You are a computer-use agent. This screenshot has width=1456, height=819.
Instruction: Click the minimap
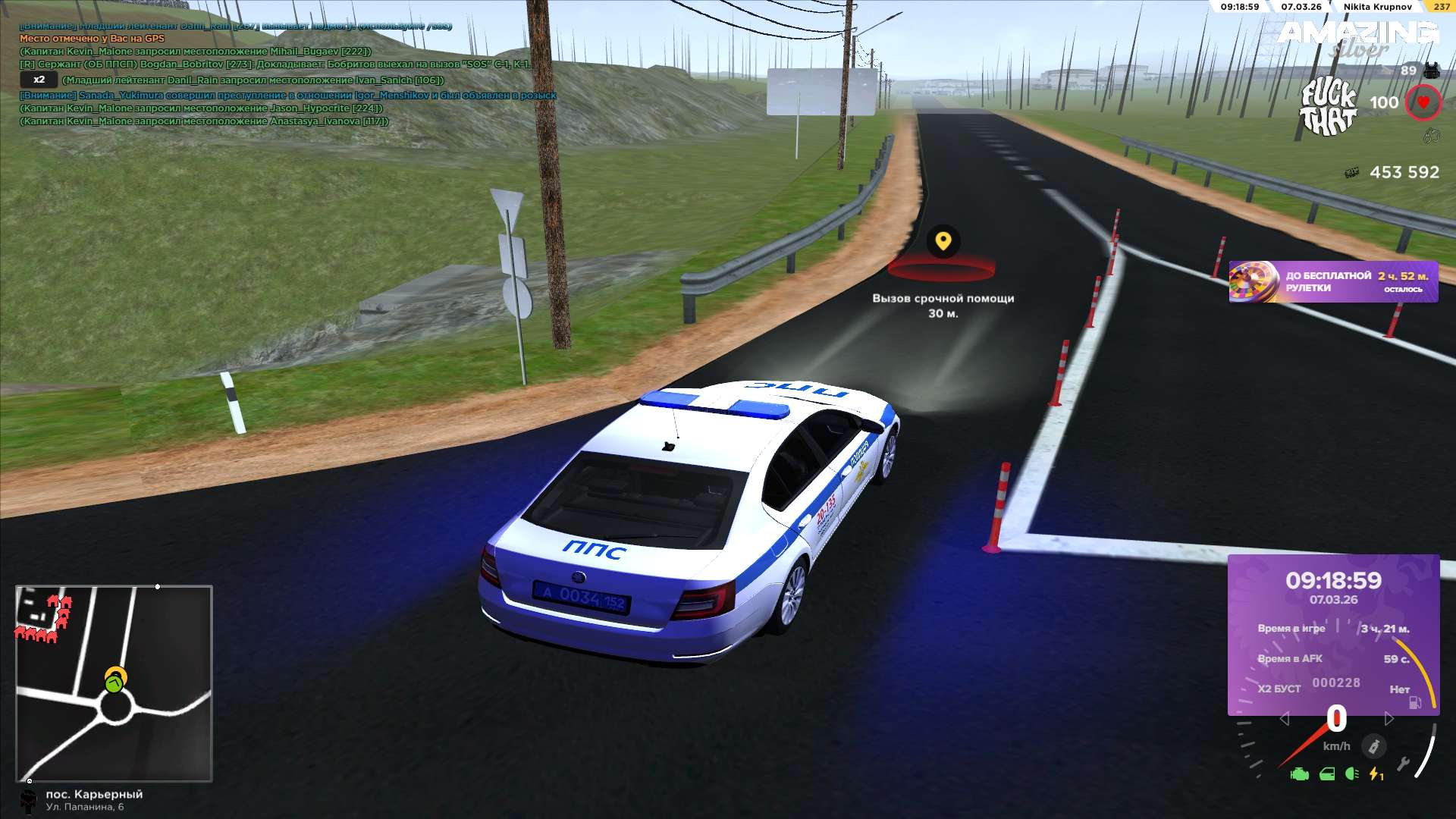pyautogui.click(x=114, y=682)
